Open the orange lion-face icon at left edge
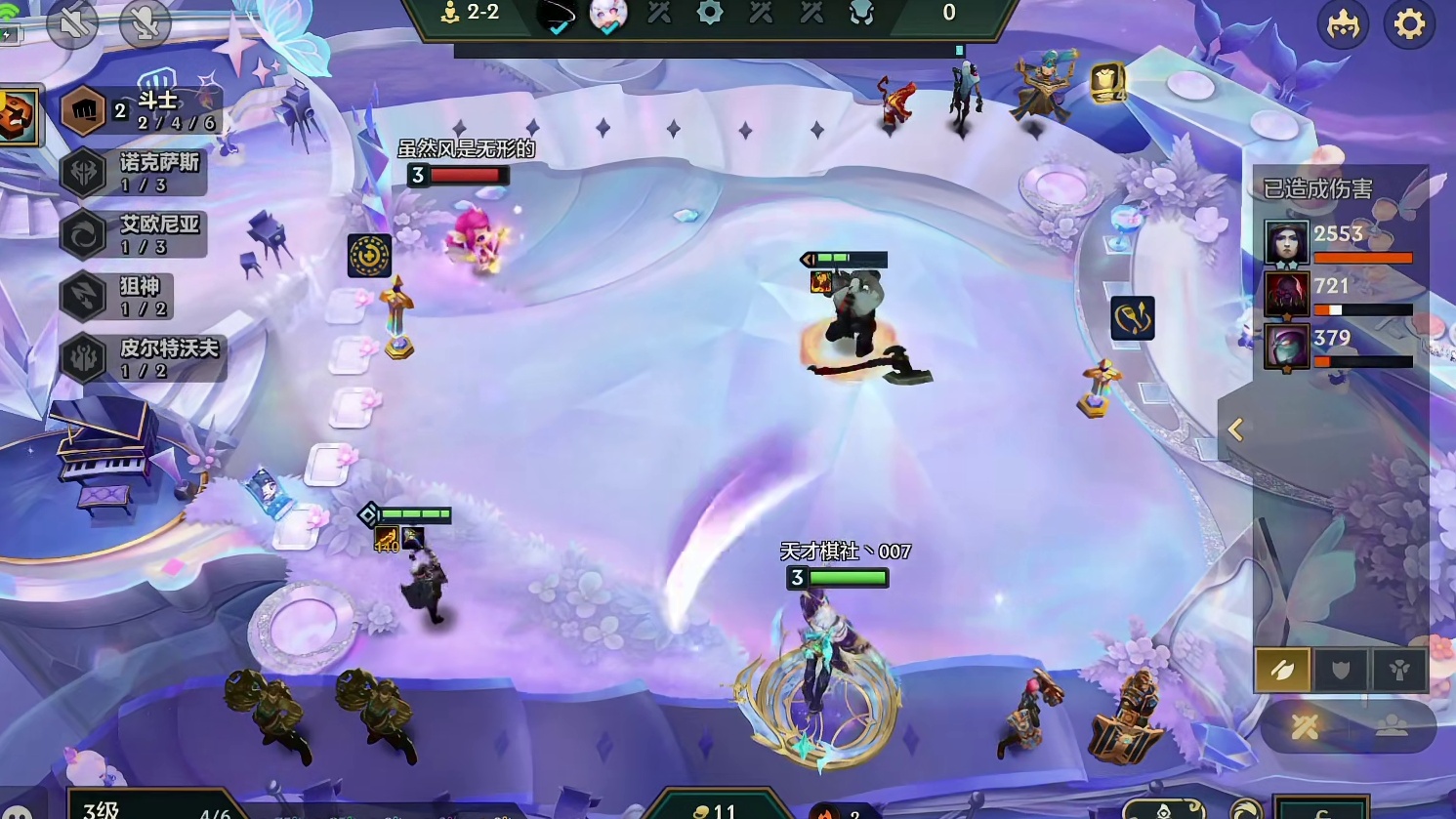 coord(17,116)
